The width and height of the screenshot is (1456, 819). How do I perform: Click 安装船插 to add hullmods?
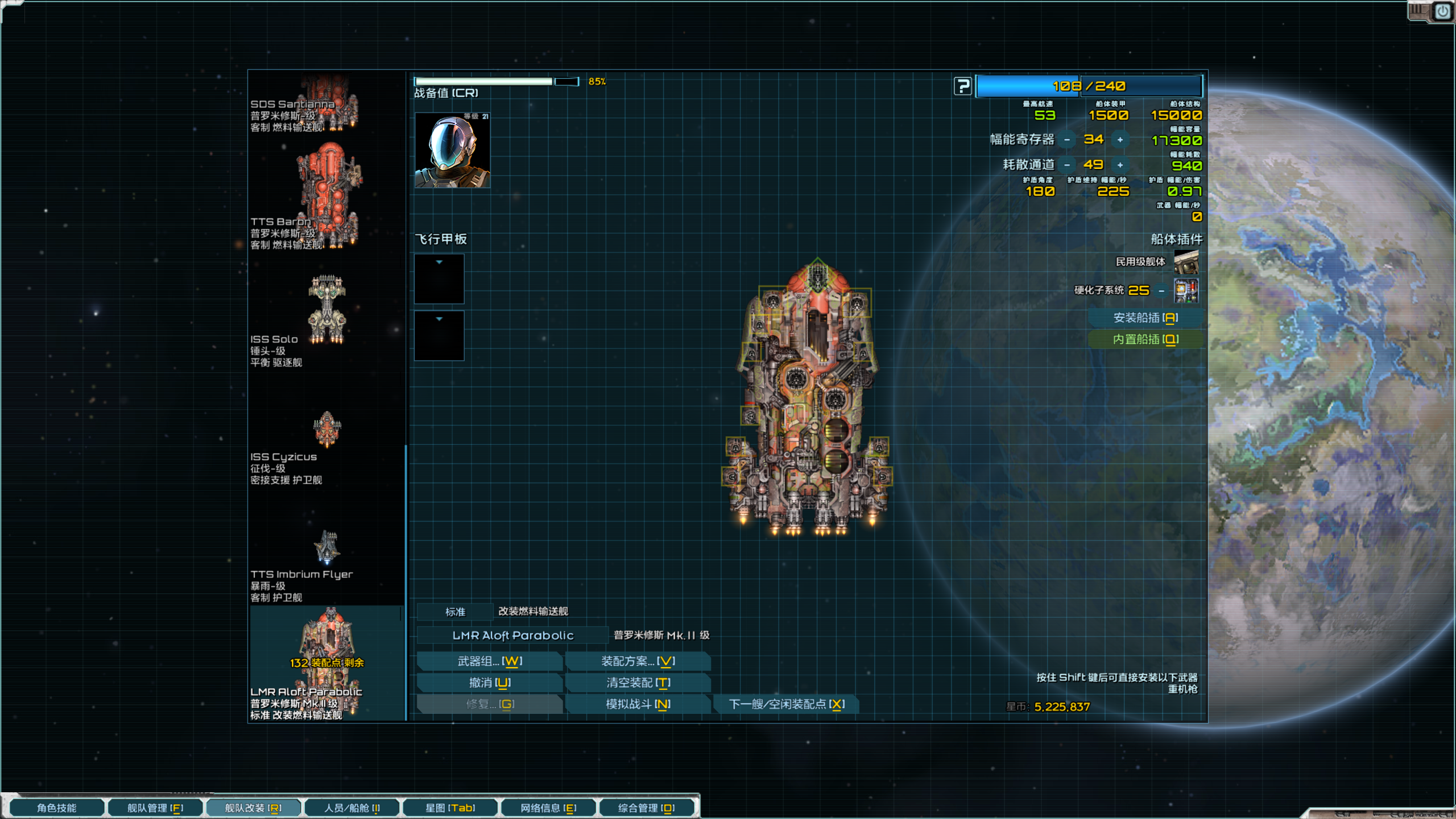coord(1145,318)
